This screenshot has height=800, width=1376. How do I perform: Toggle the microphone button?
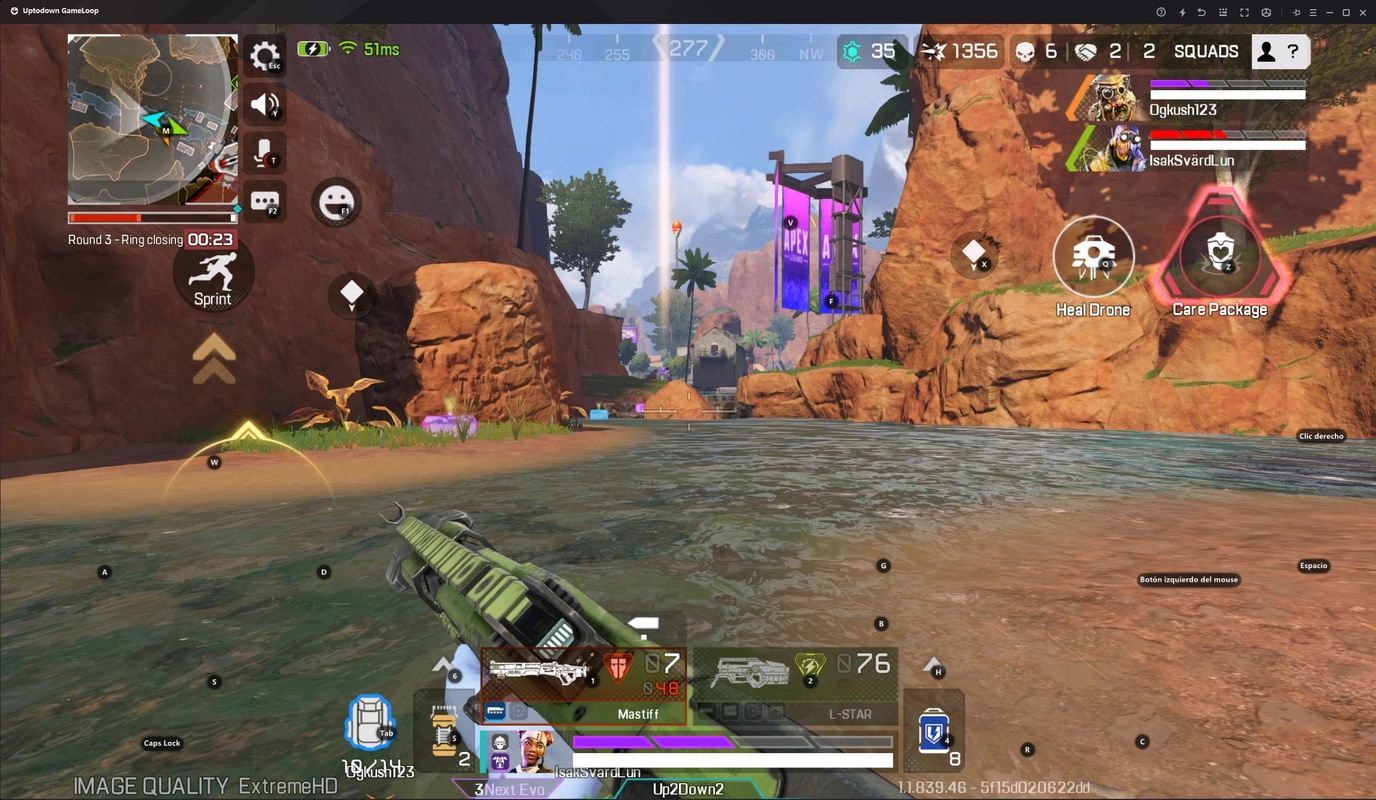pos(264,153)
